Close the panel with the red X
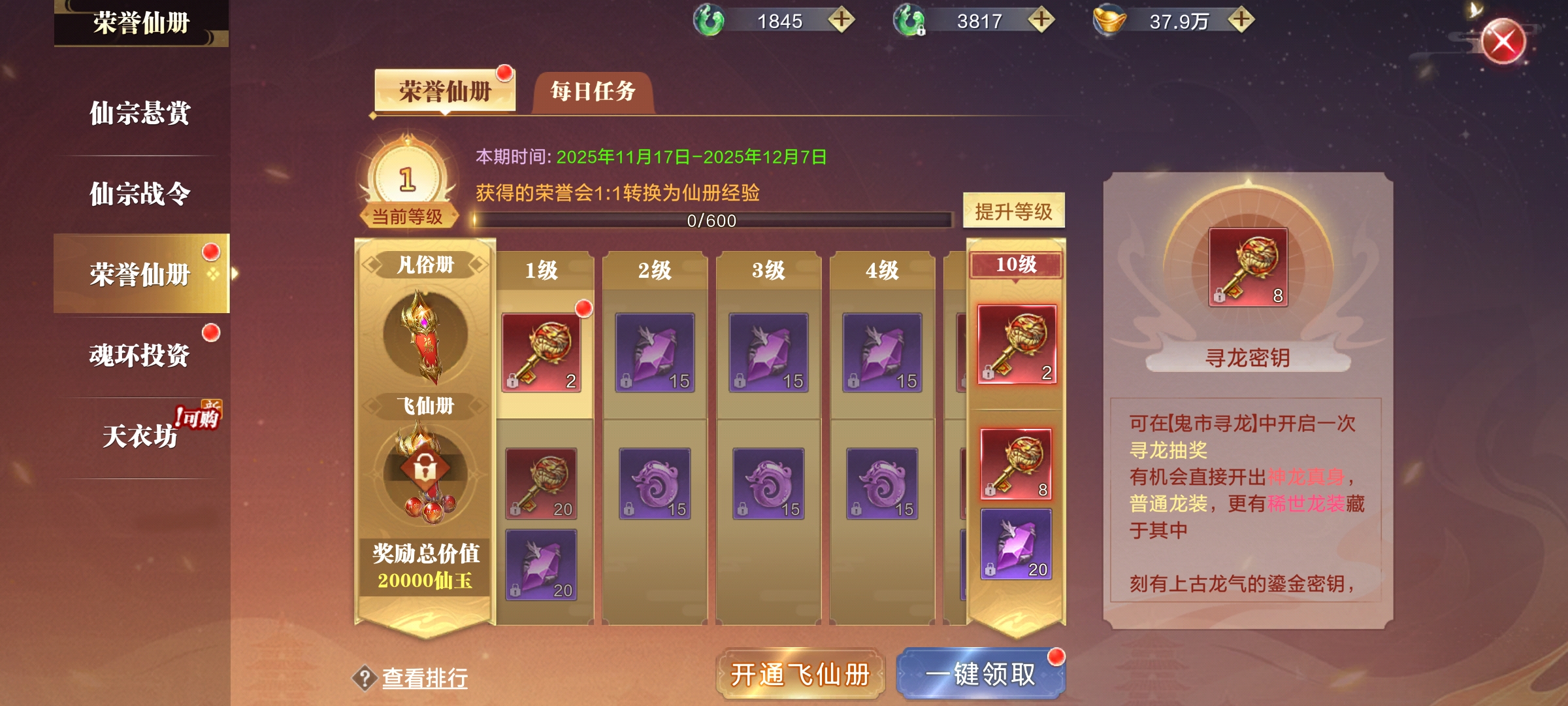This screenshot has height=706, width=1568. tap(1503, 42)
